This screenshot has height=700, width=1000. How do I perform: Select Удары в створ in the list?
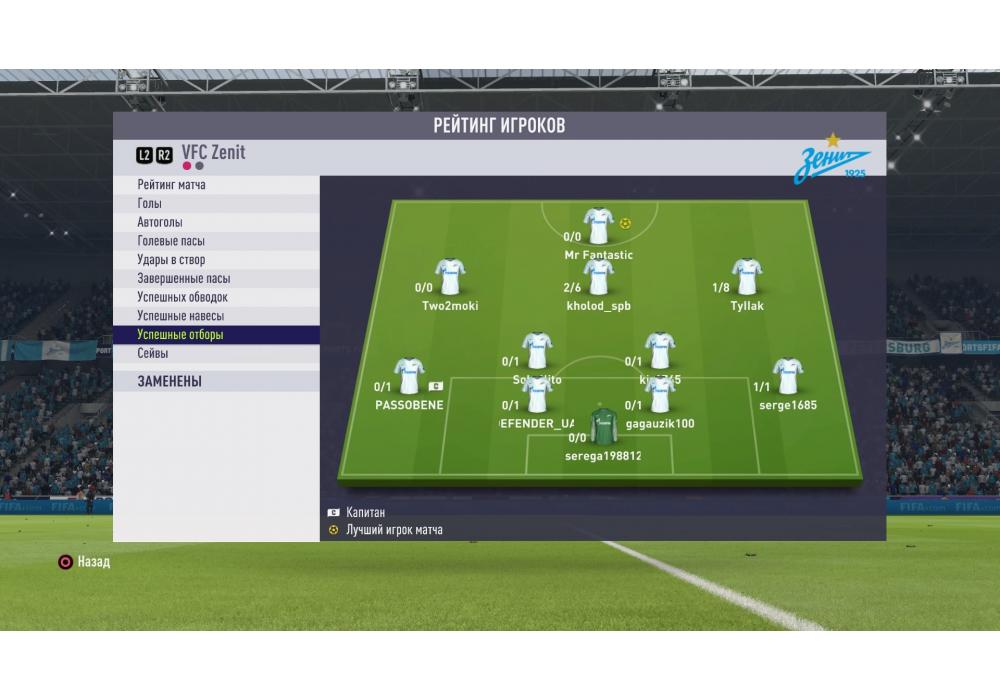[171, 260]
